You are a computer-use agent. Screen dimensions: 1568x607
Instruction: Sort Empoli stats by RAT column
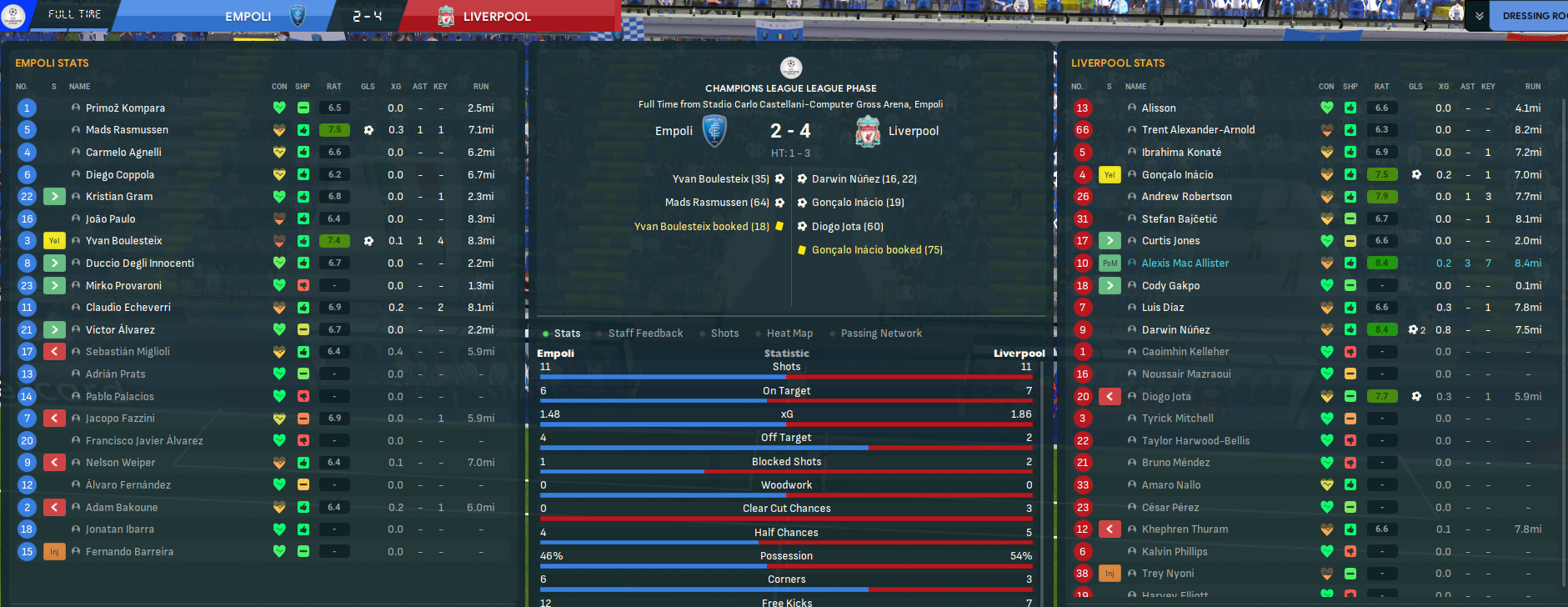pyautogui.click(x=333, y=87)
